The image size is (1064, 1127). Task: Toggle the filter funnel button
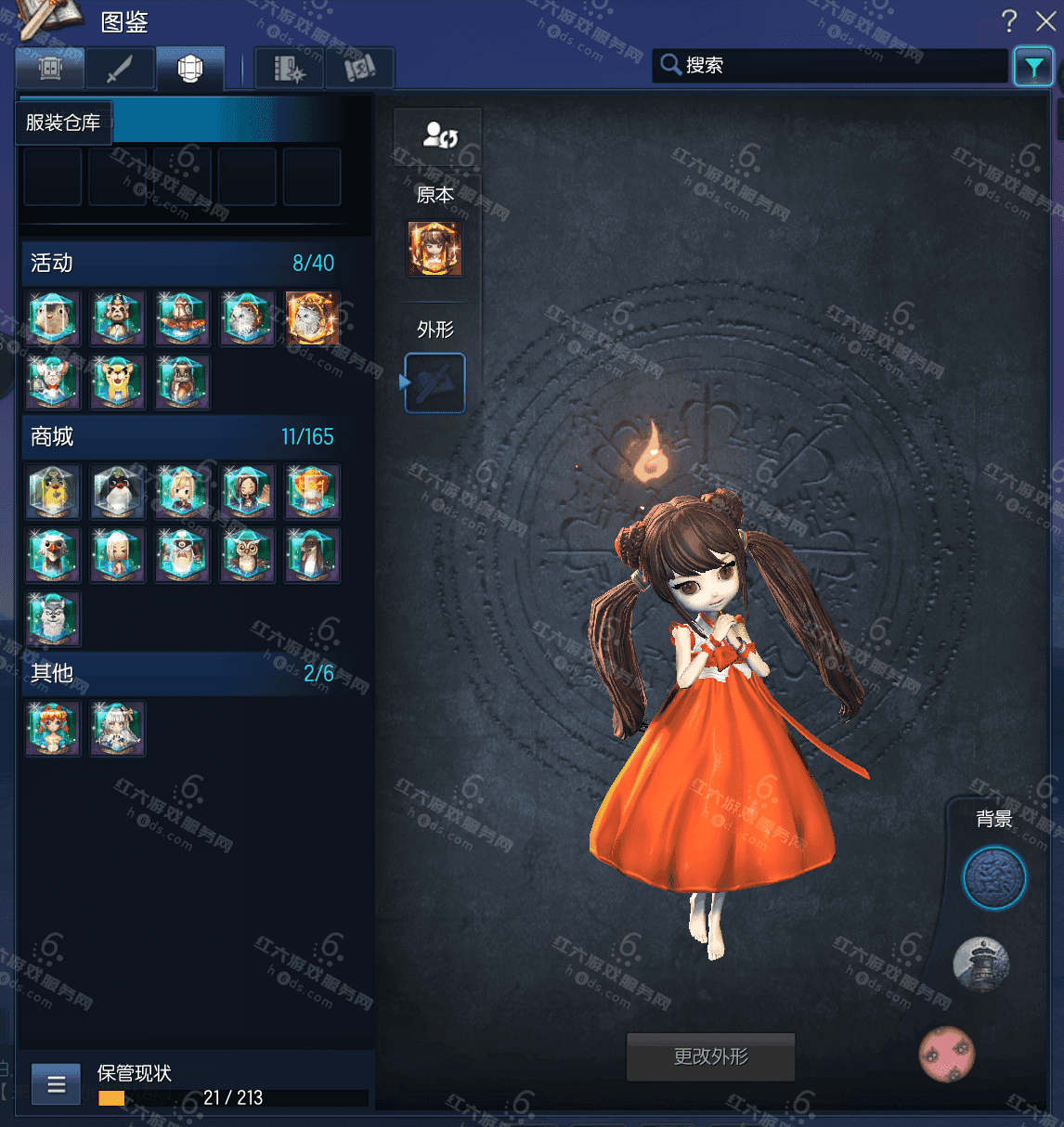click(1033, 67)
